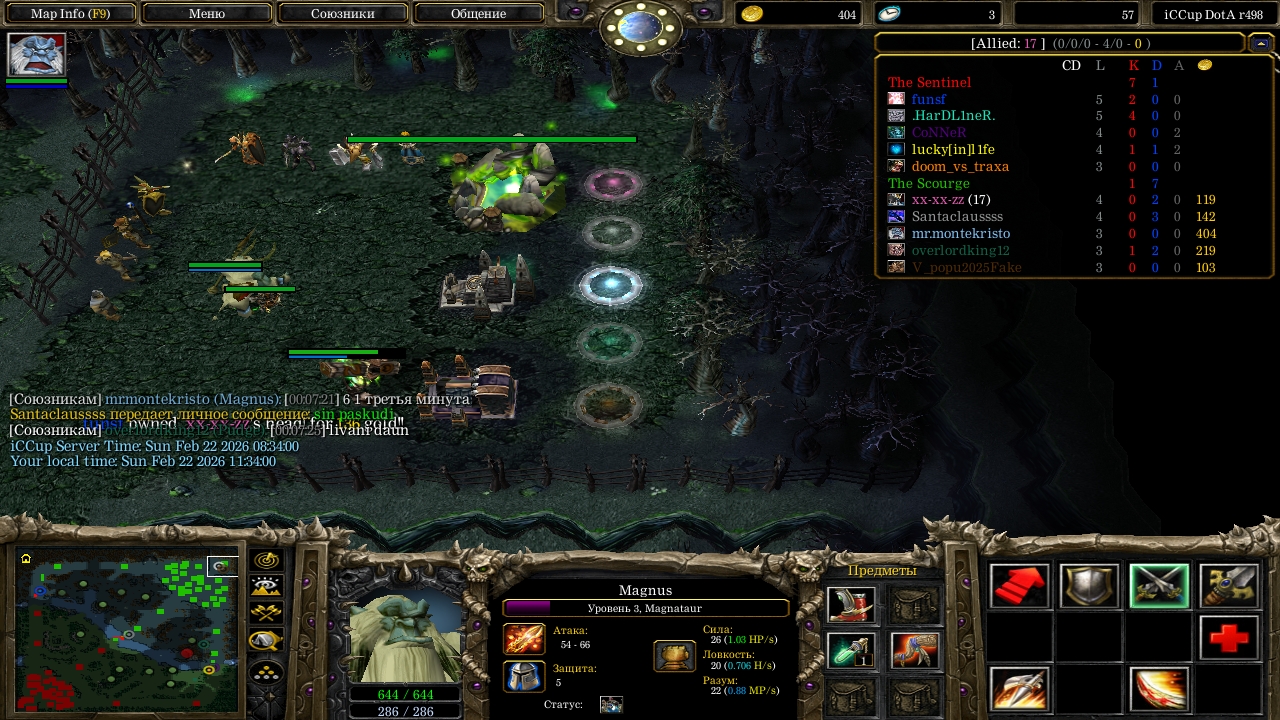Cast the Shockwave ability
The height and width of the screenshot is (720, 1280).
1019,689
